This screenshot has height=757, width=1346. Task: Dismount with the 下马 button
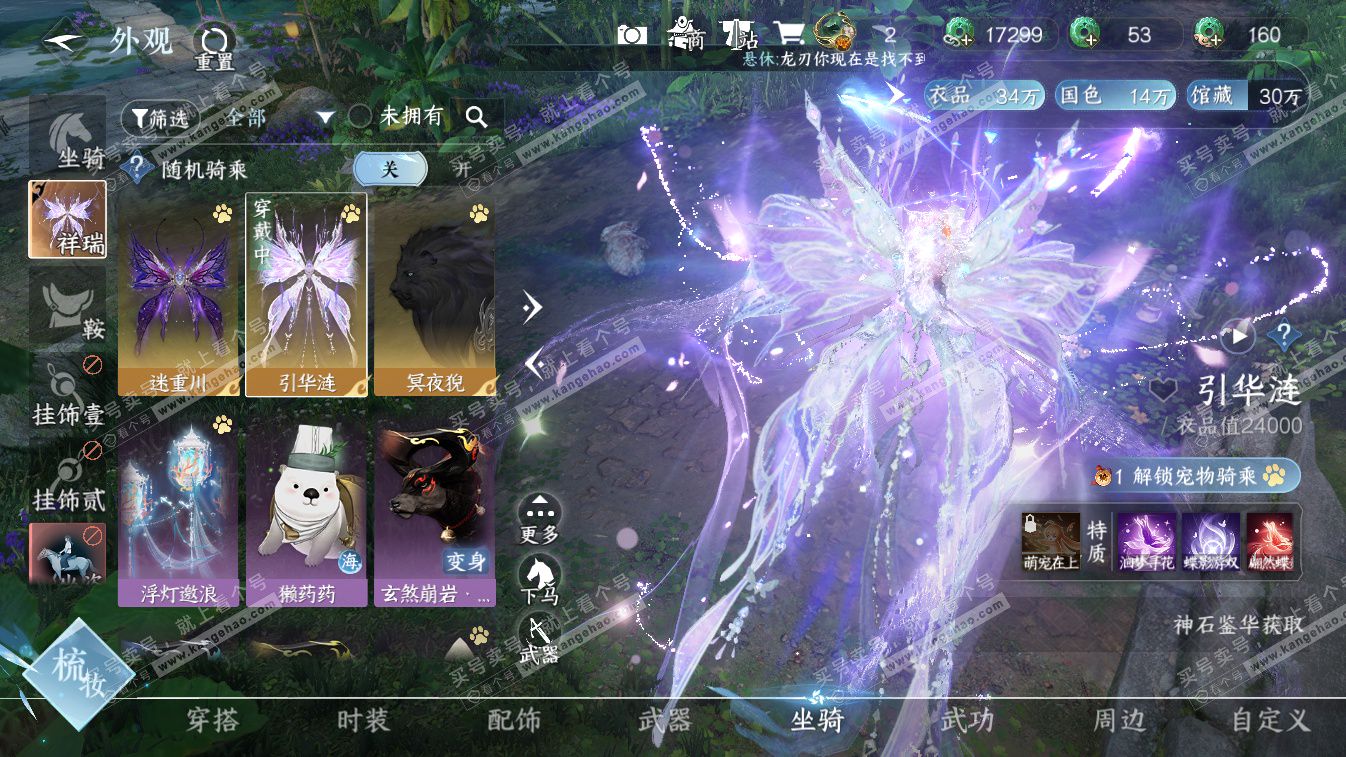pyautogui.click(x=539, y=580)
